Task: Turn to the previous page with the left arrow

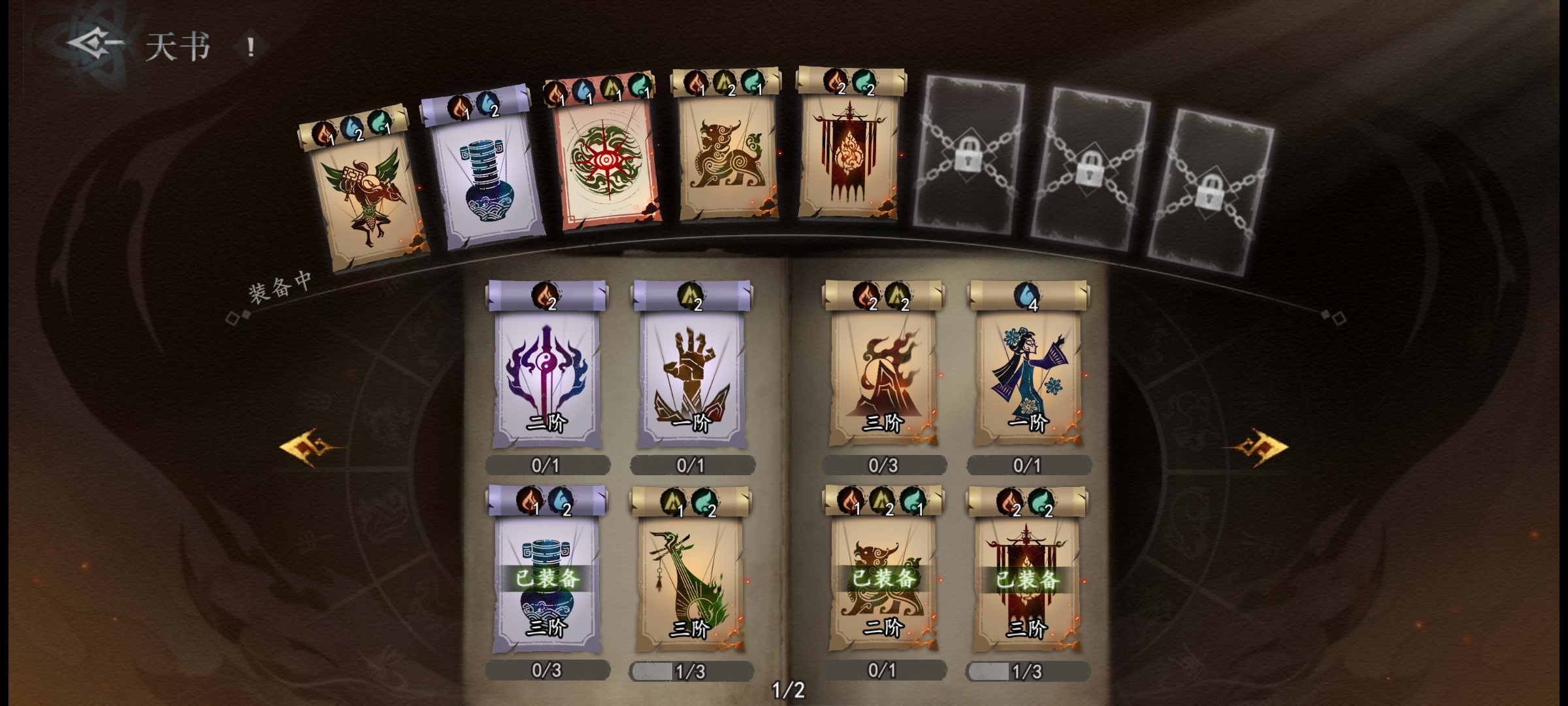Action: click(308, 447)
